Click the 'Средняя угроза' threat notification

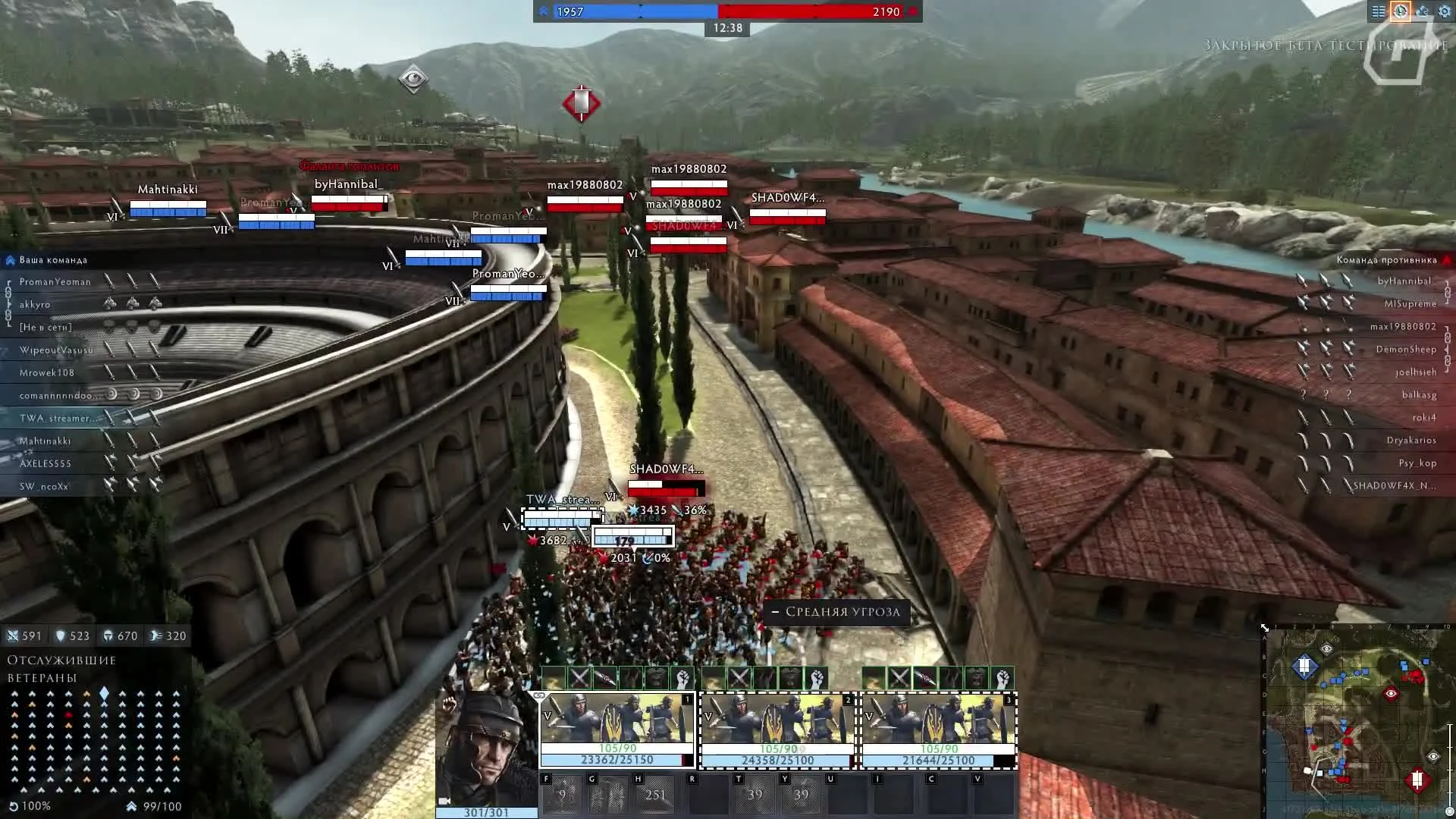(x=836, y=613)
